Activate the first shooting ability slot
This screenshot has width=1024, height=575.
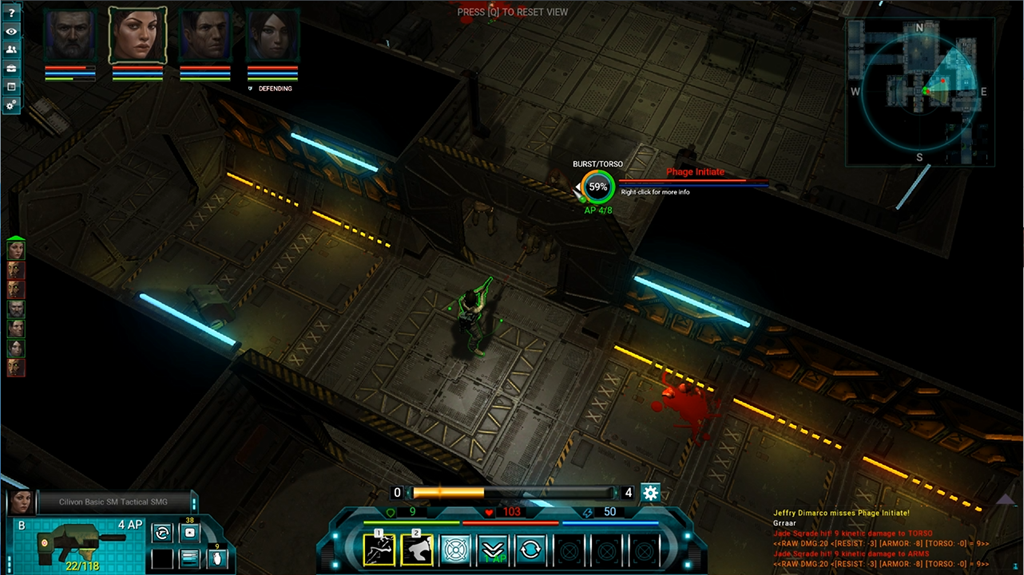(x=379, y=549)
